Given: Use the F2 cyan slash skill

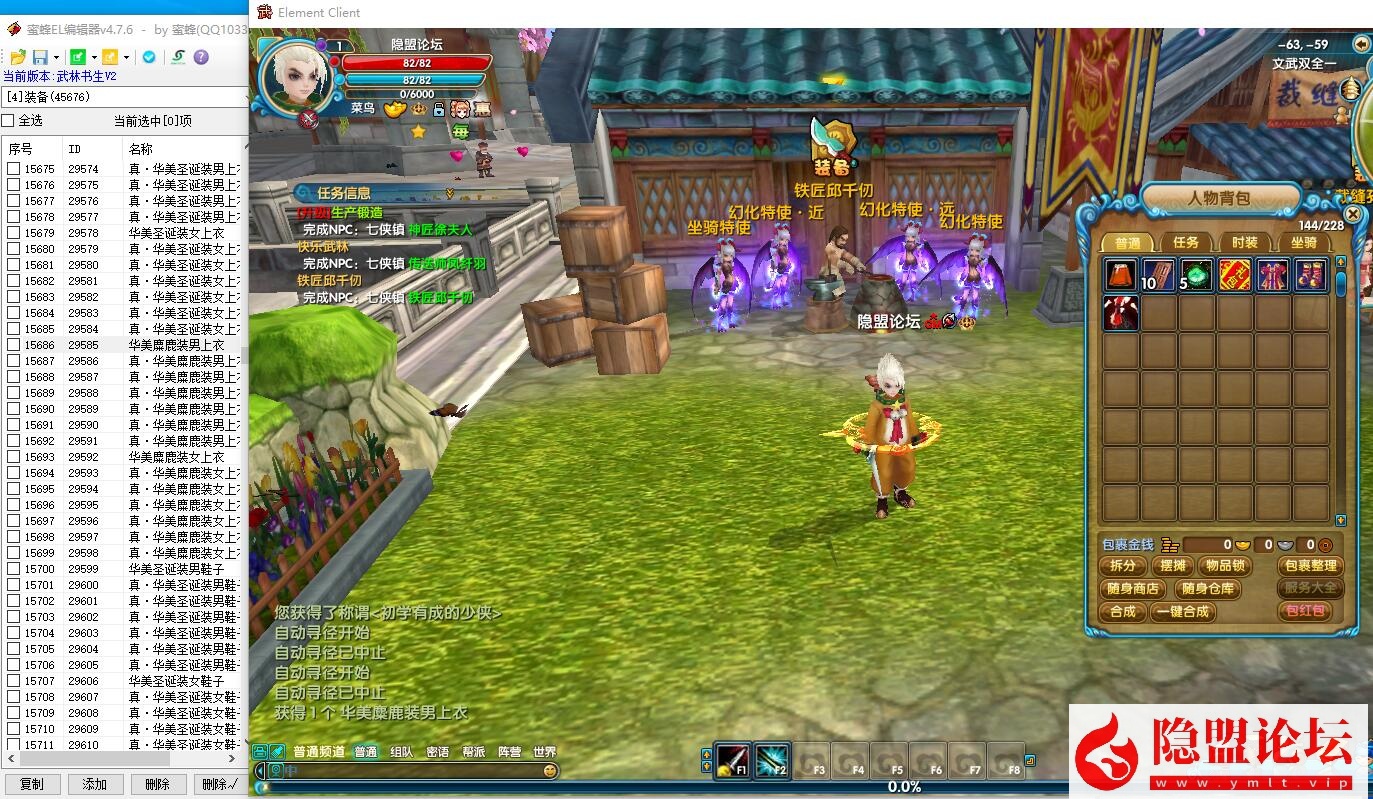Looking at the screenshot, I should (772, 761).
